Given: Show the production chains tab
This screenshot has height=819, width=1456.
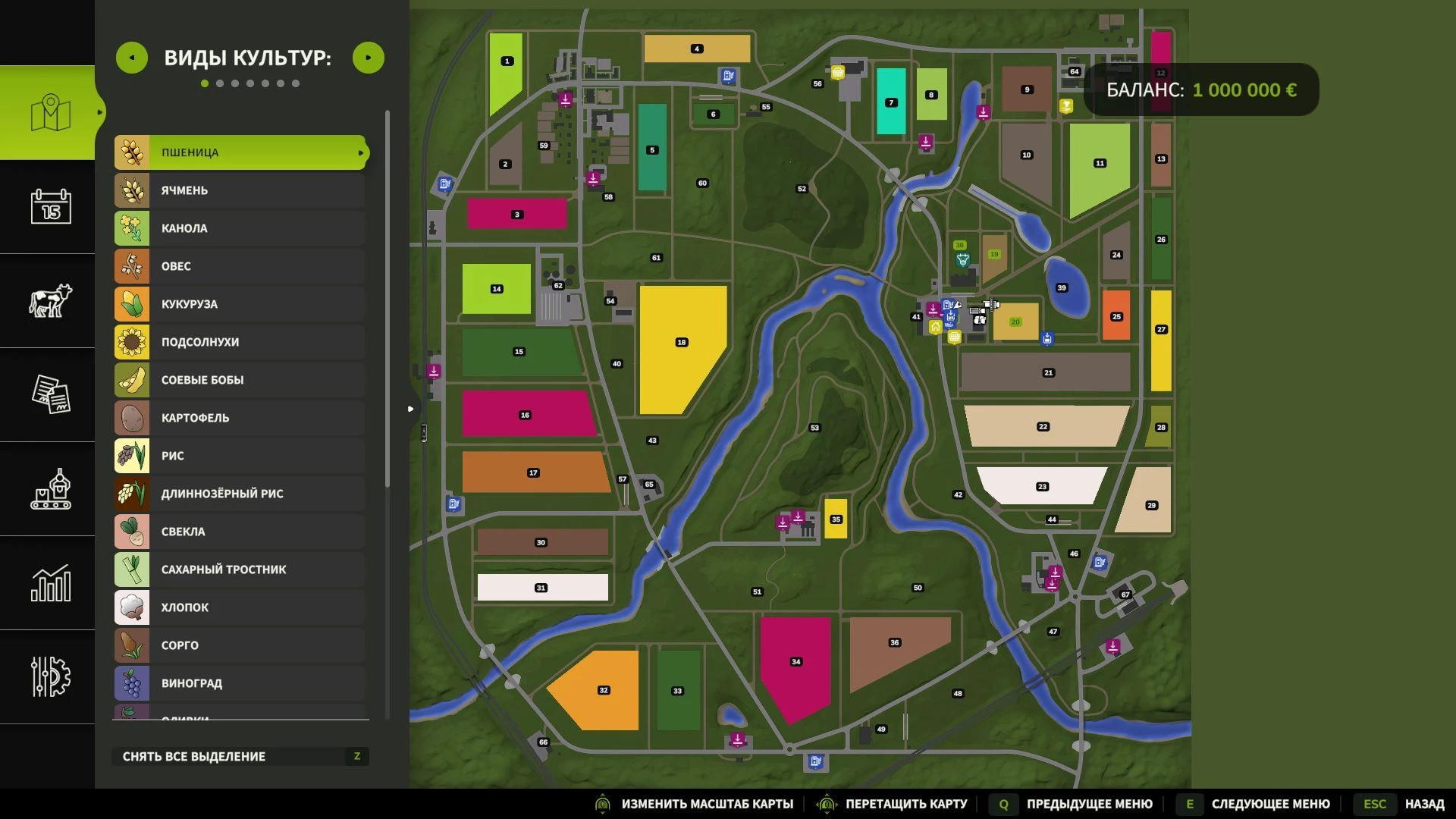Looking at the screenshot, I should pos(51,488).
